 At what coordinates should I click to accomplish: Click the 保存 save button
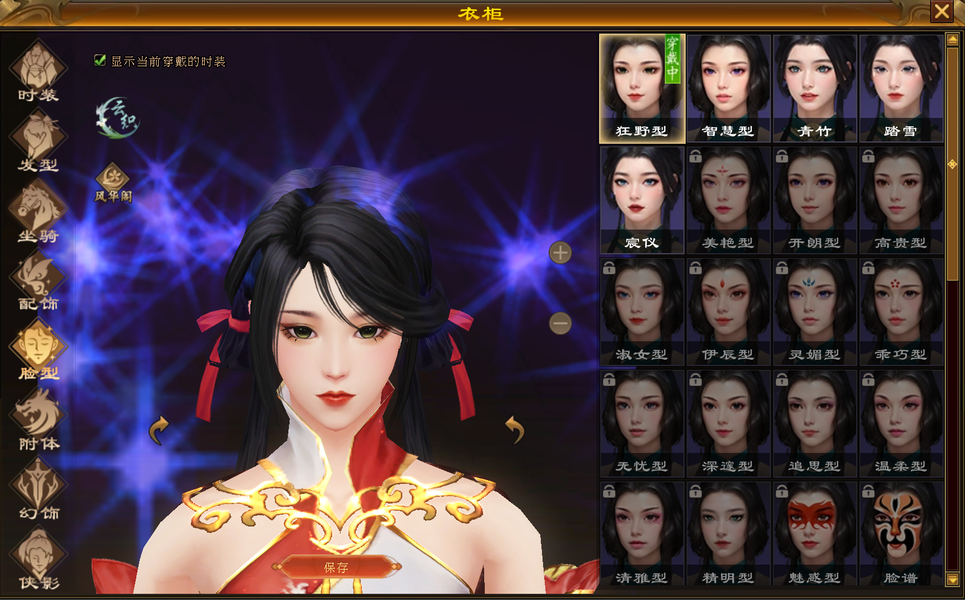click(x=335, y=566)
